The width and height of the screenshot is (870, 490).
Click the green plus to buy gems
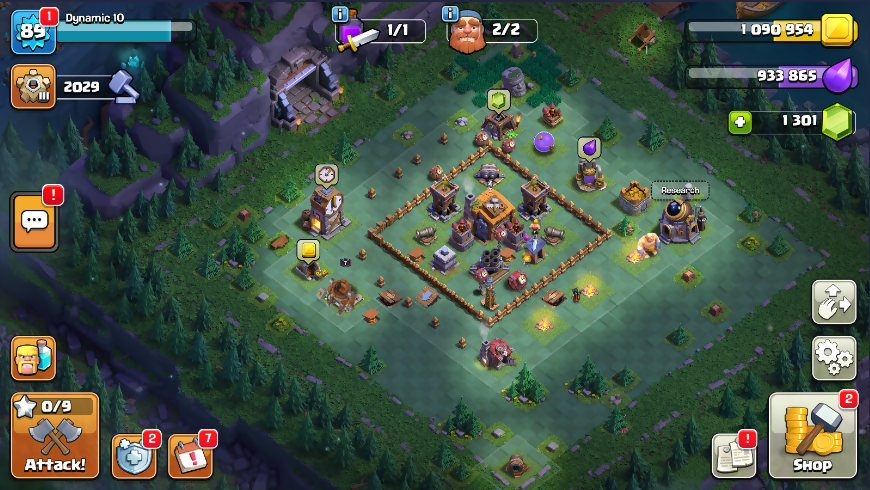point(740,121)
